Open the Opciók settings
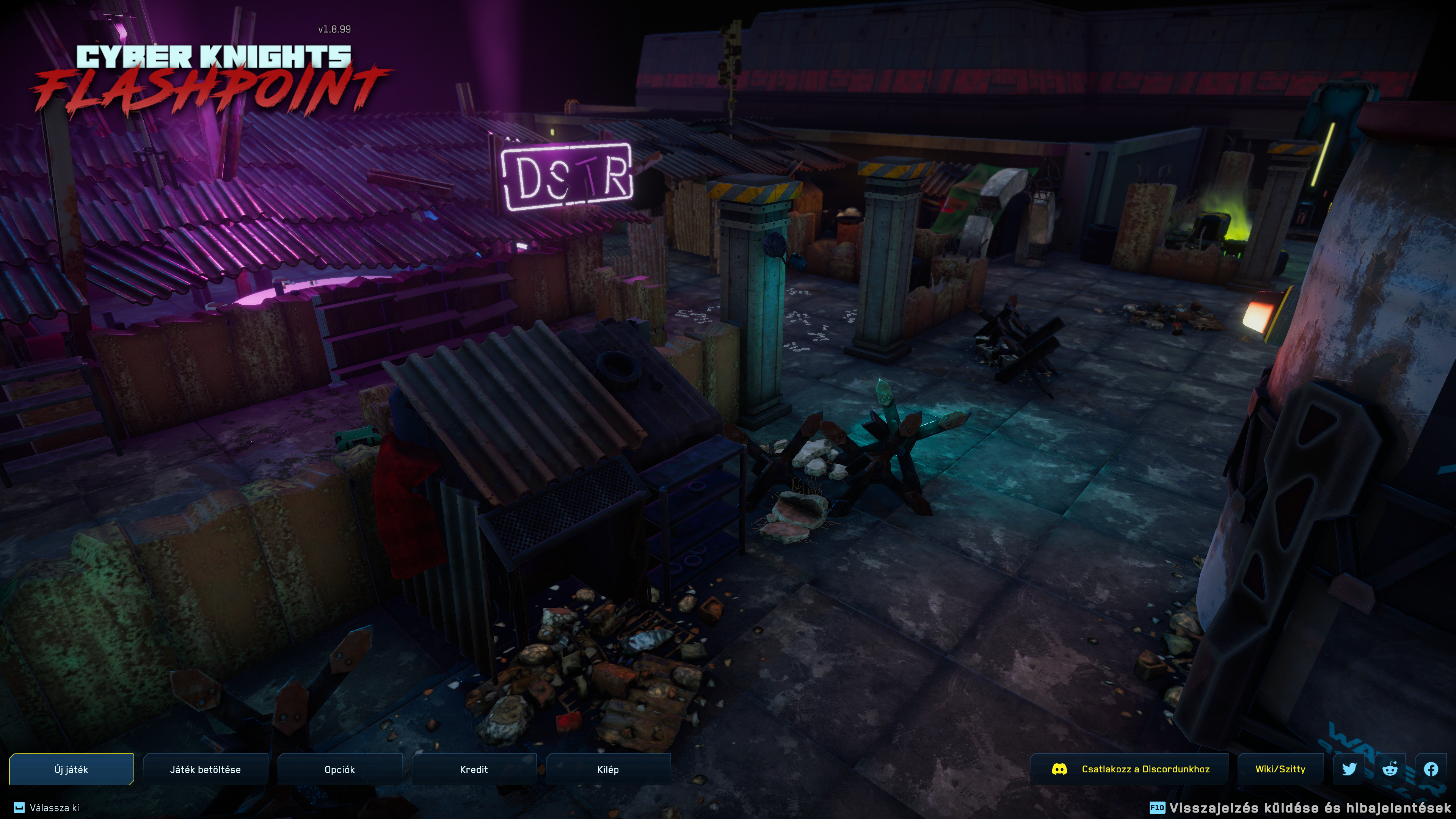Image resolution: width=1456 pixels, height=819 pixels. (x=340, y=769)
